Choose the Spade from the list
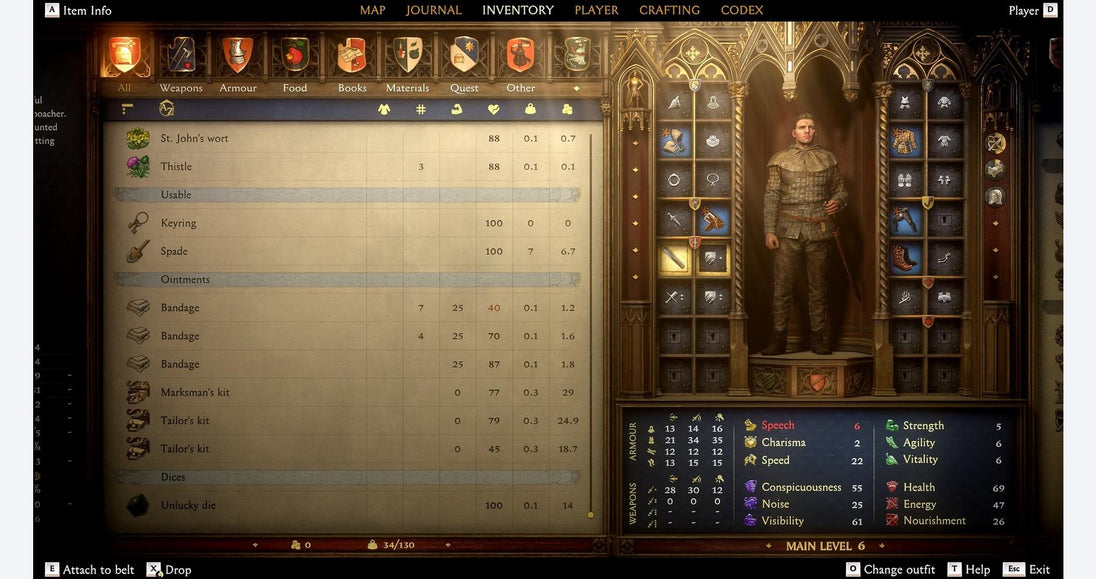Viewport: 1096px width, 579px height. pos(174,251)
